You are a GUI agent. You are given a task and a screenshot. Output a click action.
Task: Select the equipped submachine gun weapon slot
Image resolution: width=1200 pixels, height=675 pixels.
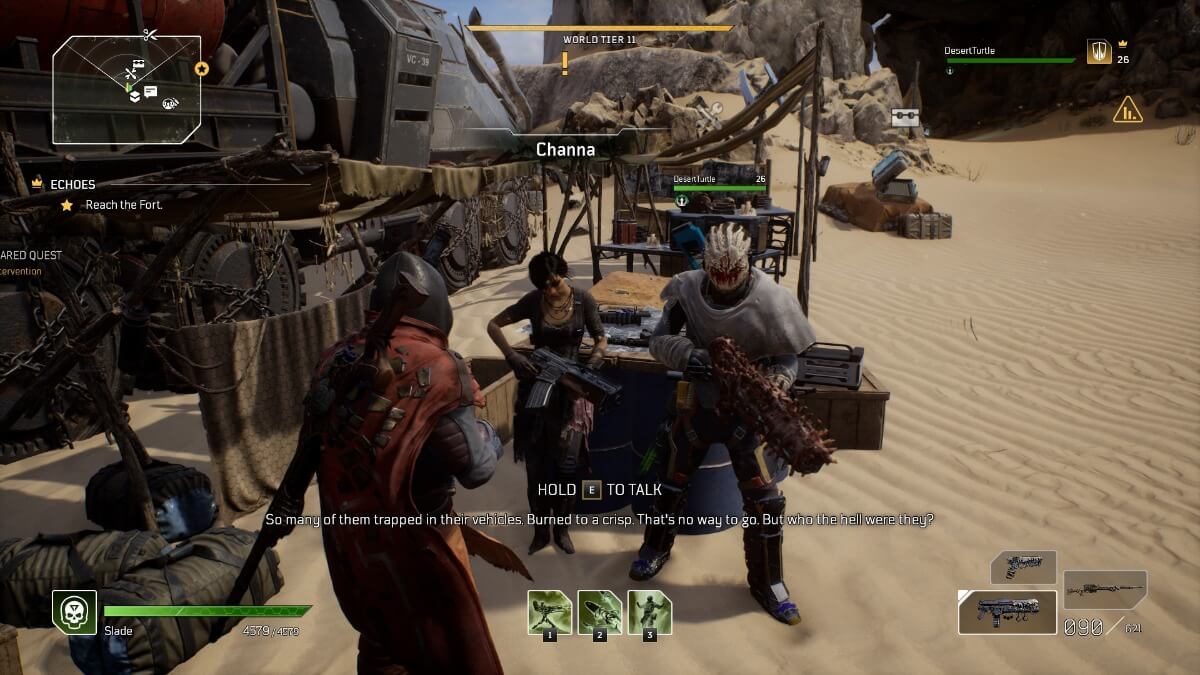pyautogui.click(x=1007, y=612)
